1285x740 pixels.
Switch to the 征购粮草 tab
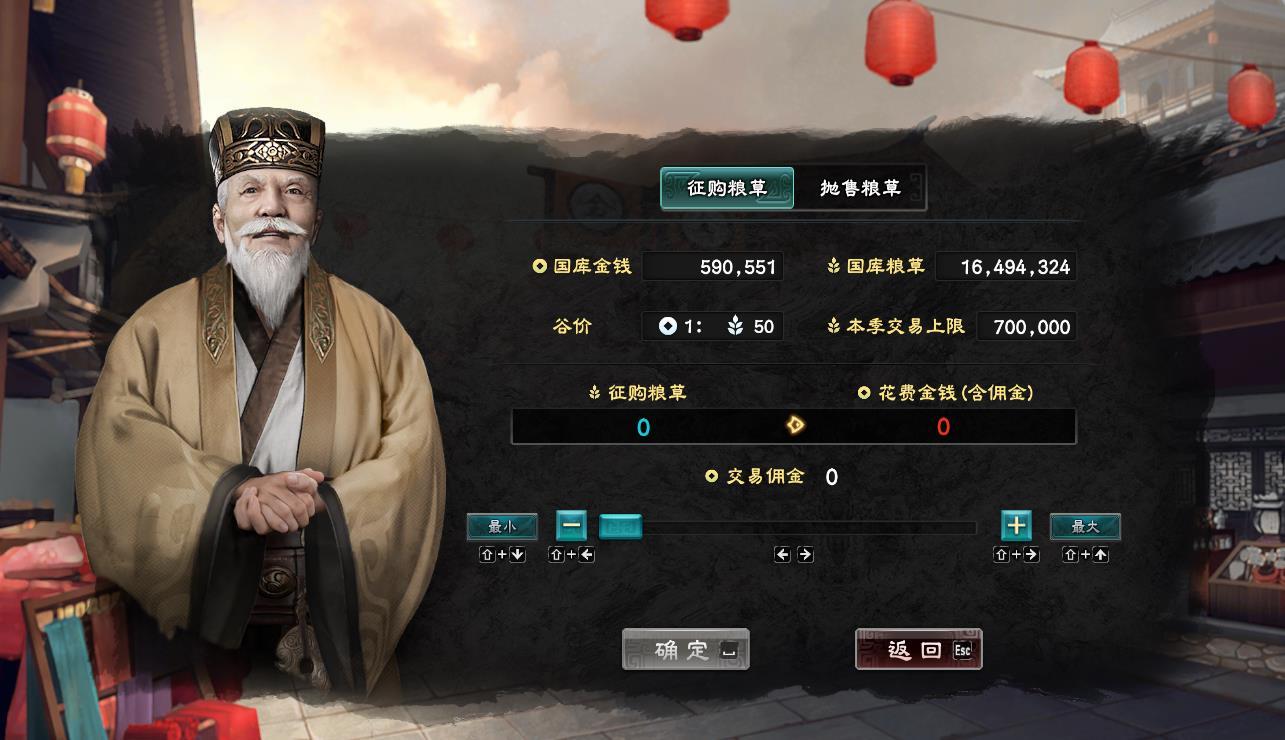point(727,188)
